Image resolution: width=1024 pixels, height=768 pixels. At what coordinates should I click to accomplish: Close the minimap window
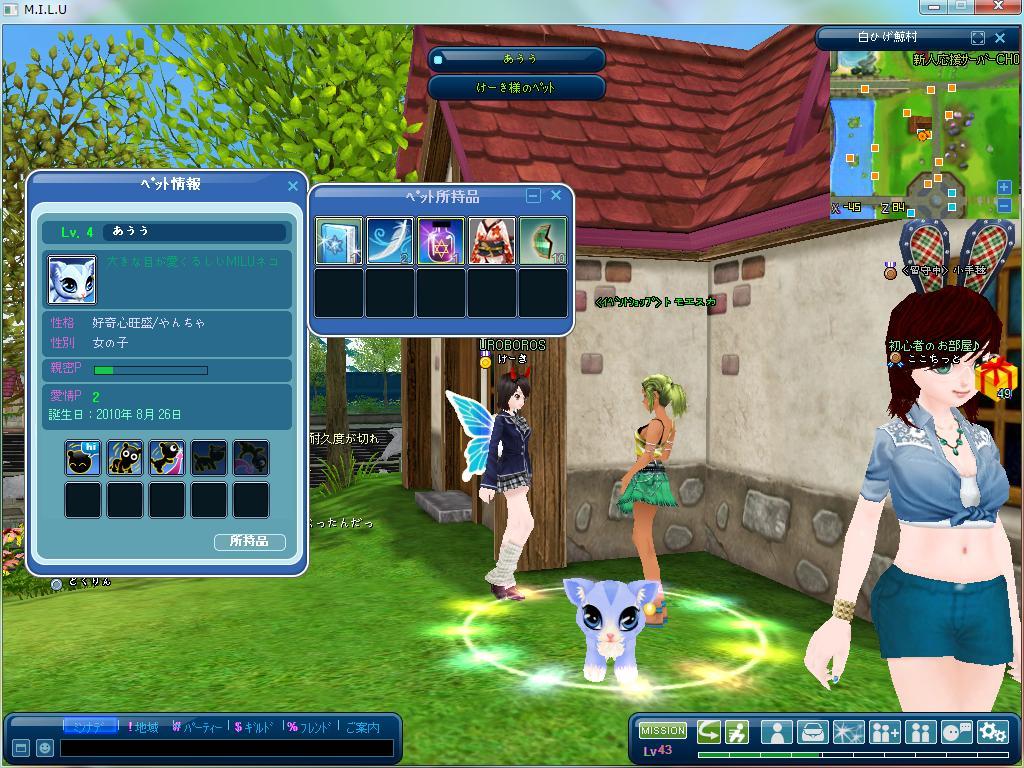[x=1000, y=38]
